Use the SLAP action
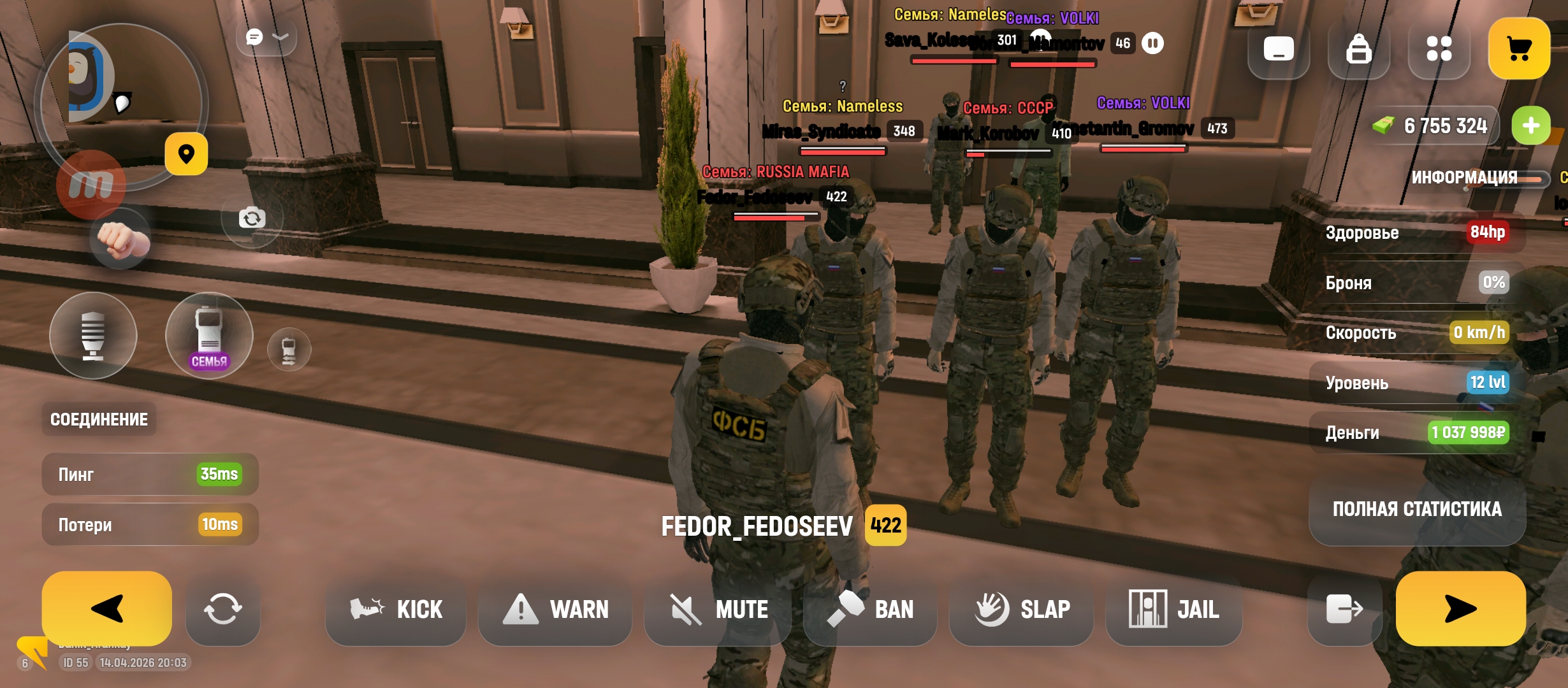The height and width of the screenshot is (688, 1568). point(1022,610)
